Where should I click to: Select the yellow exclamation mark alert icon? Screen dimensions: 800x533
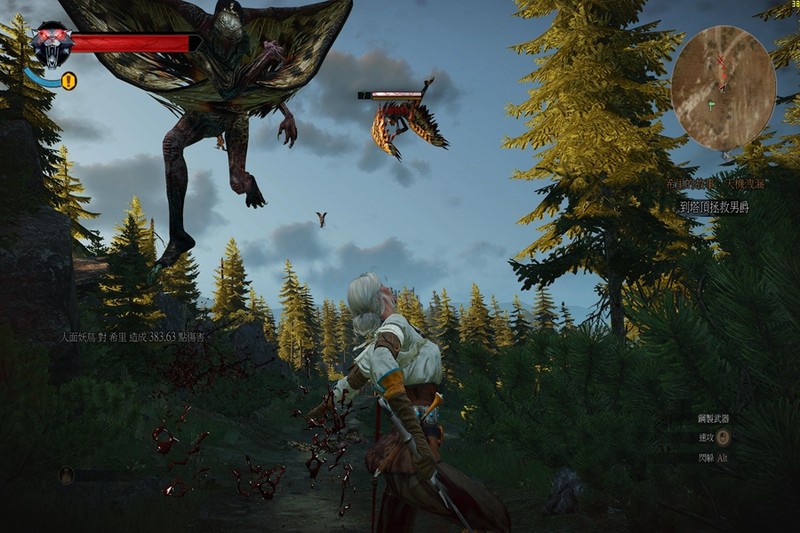68,82
